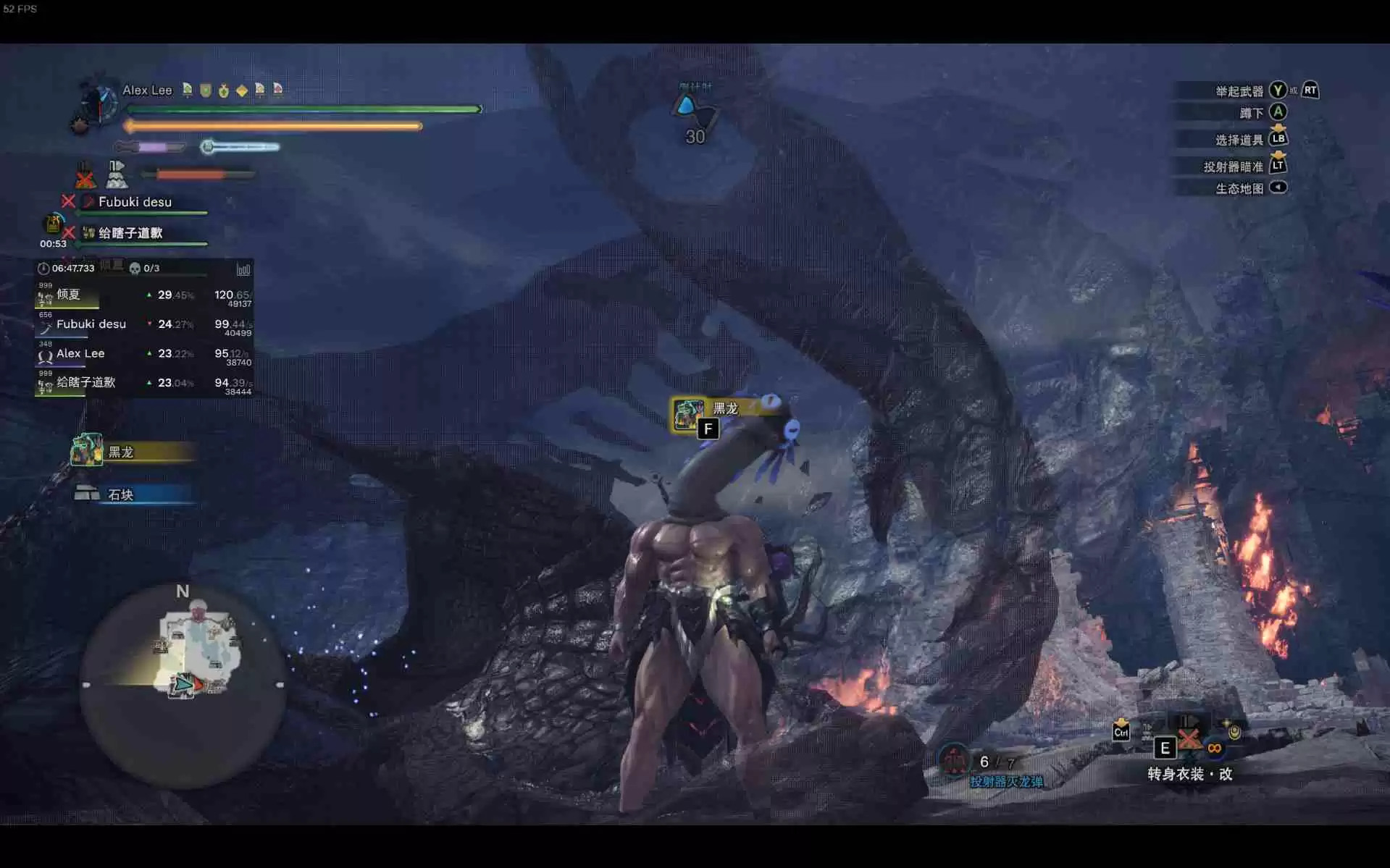Select the 给瞎子道歉 damage meter row
This screenshot has height=868, width=1390.
(143, 384)
